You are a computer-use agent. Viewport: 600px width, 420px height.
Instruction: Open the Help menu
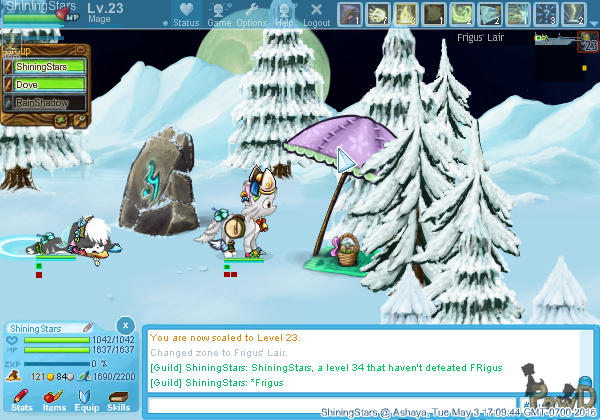[x=284, y=13]
